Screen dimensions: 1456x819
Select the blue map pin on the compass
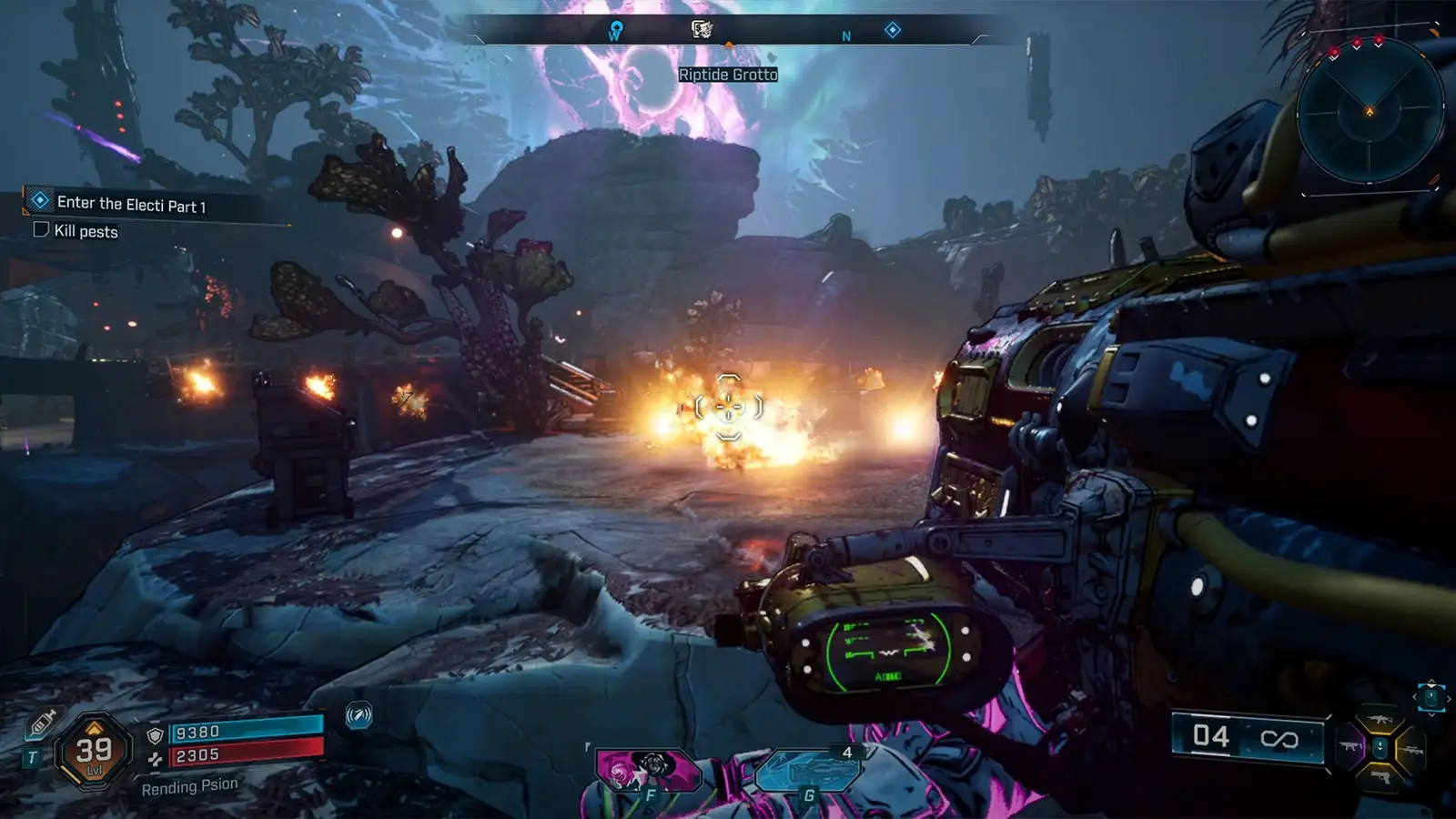click(616, 31)
